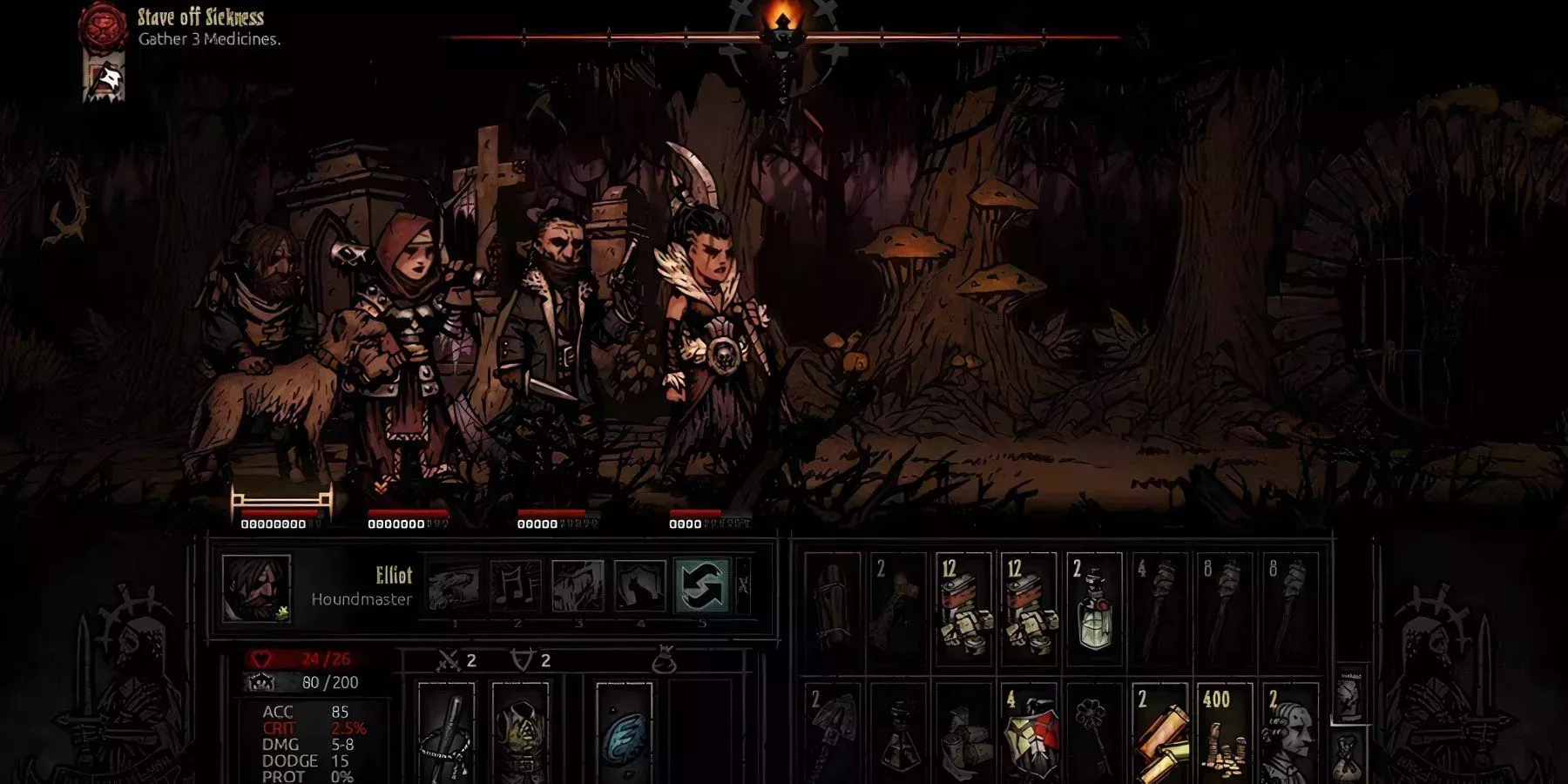Select the shovel stack in inventory

coord(834,733)
